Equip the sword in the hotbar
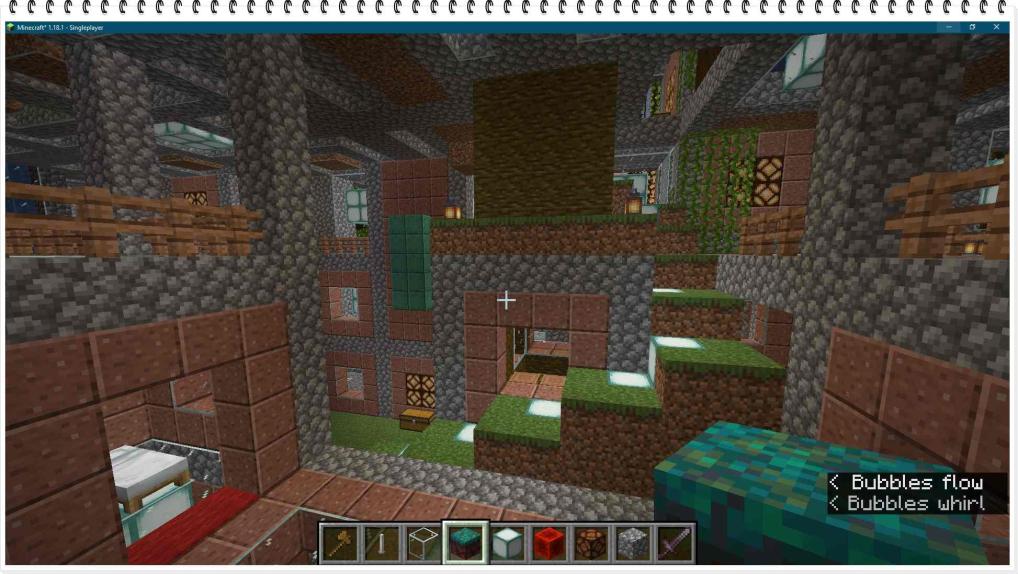The height and width of the screenshot is (574, 1018). point(675,543)
